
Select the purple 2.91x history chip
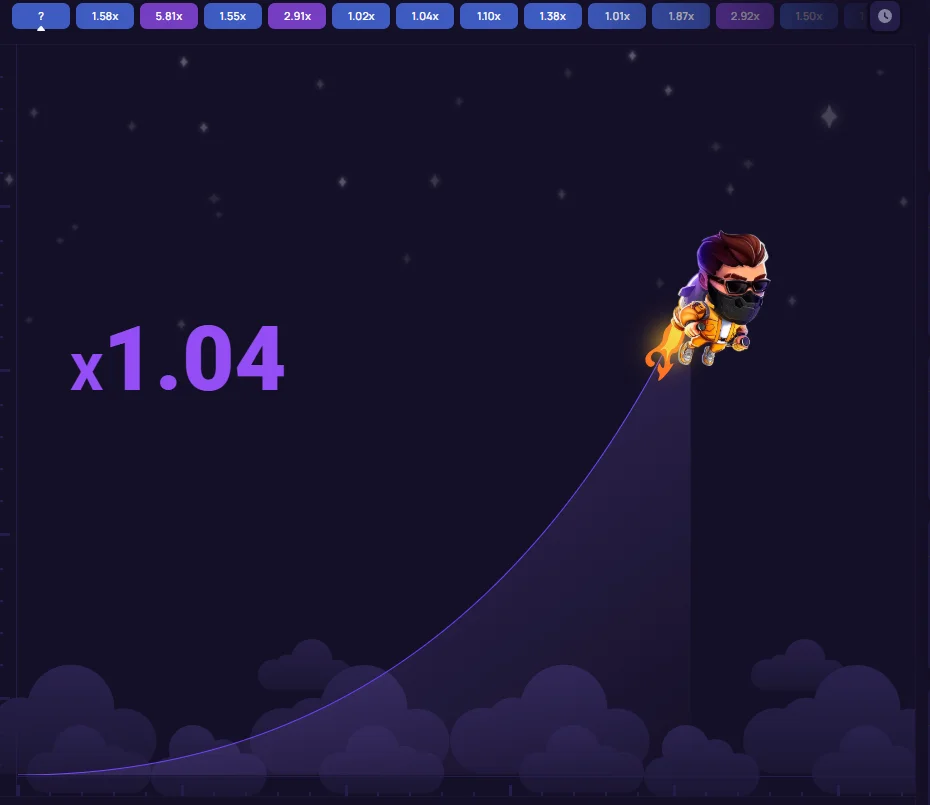(297, 16)
